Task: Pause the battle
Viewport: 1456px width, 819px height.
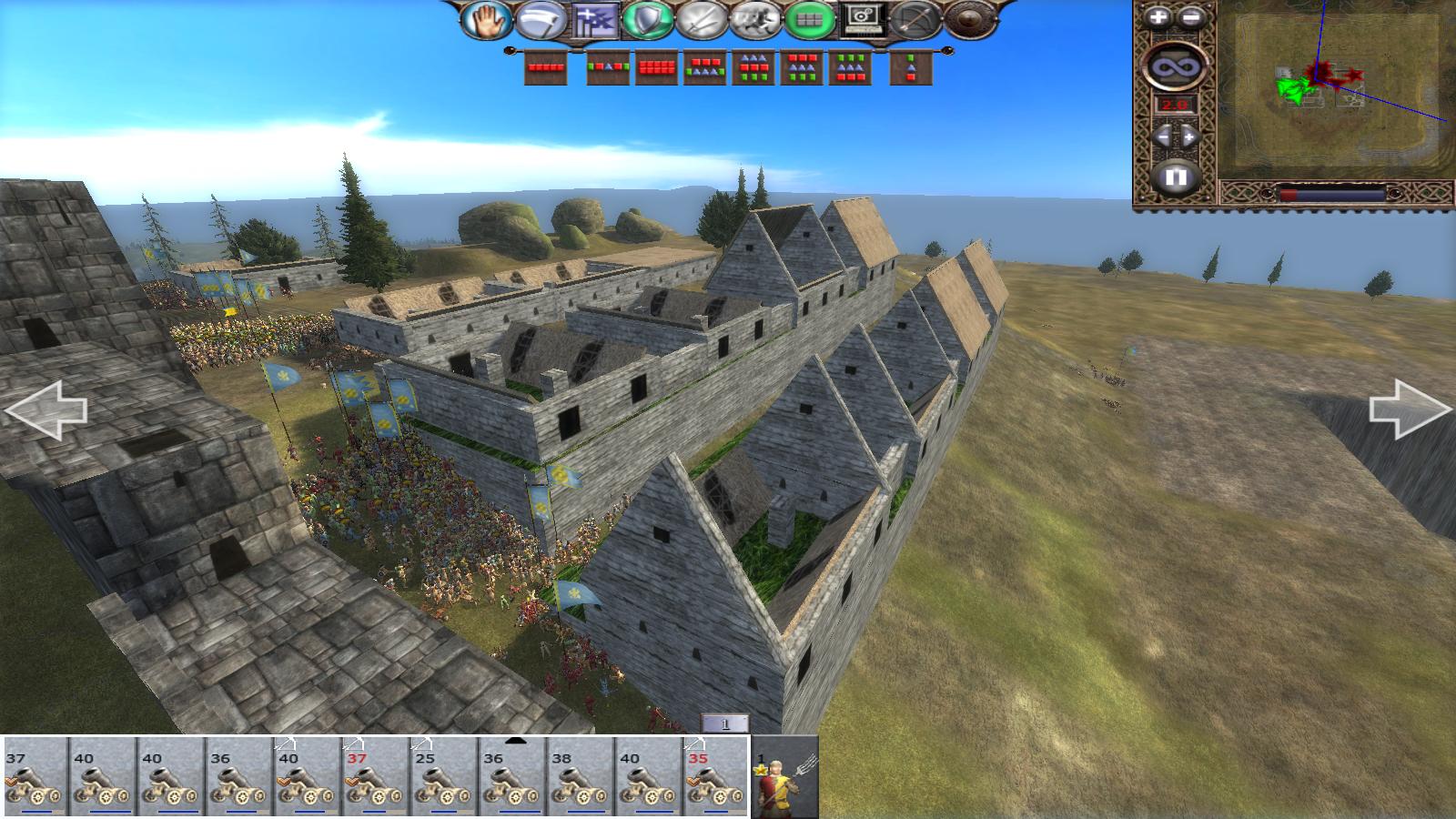Action: tap(1175, 177)
